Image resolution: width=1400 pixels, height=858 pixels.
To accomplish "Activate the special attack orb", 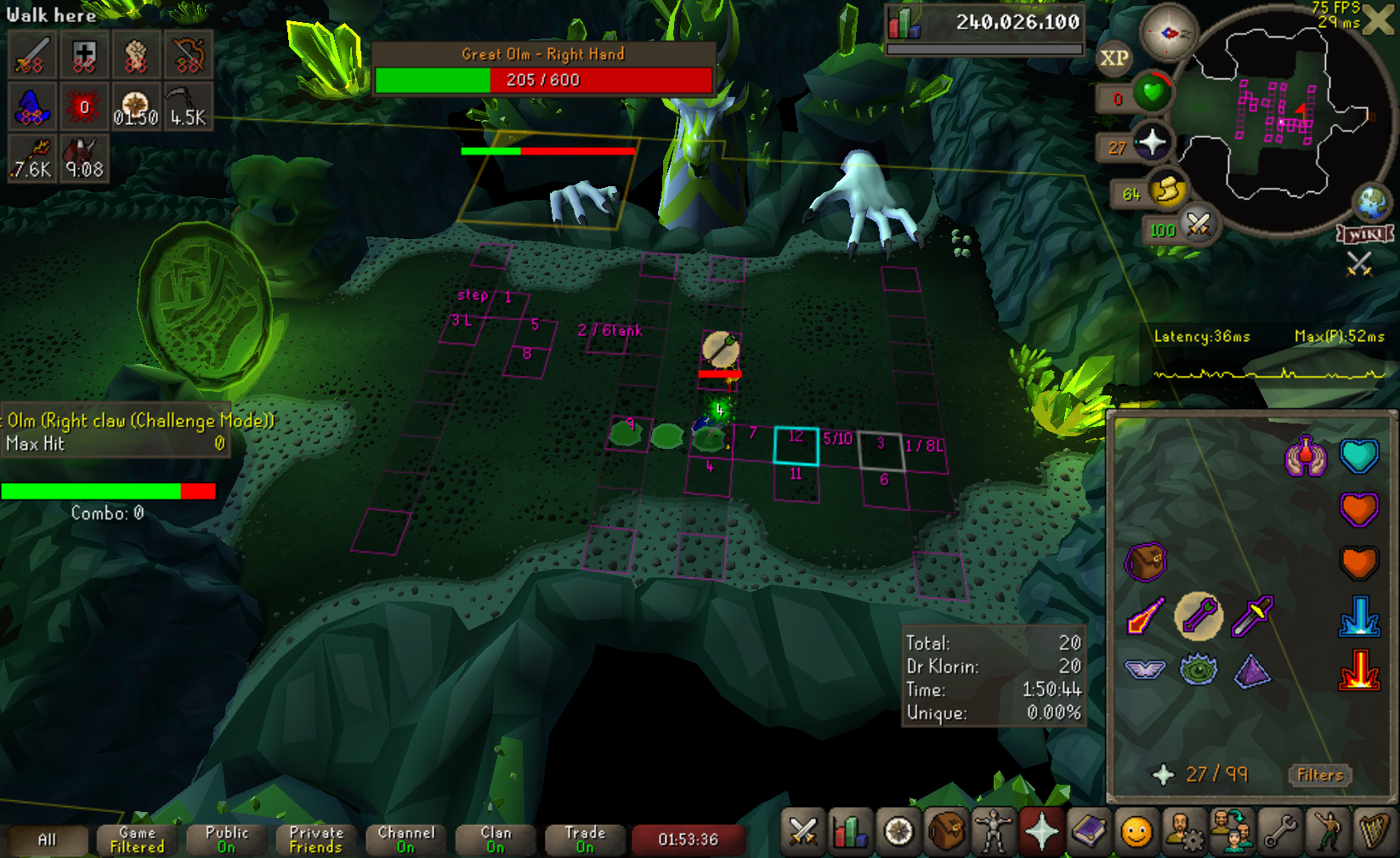I will pos(1198,225).
